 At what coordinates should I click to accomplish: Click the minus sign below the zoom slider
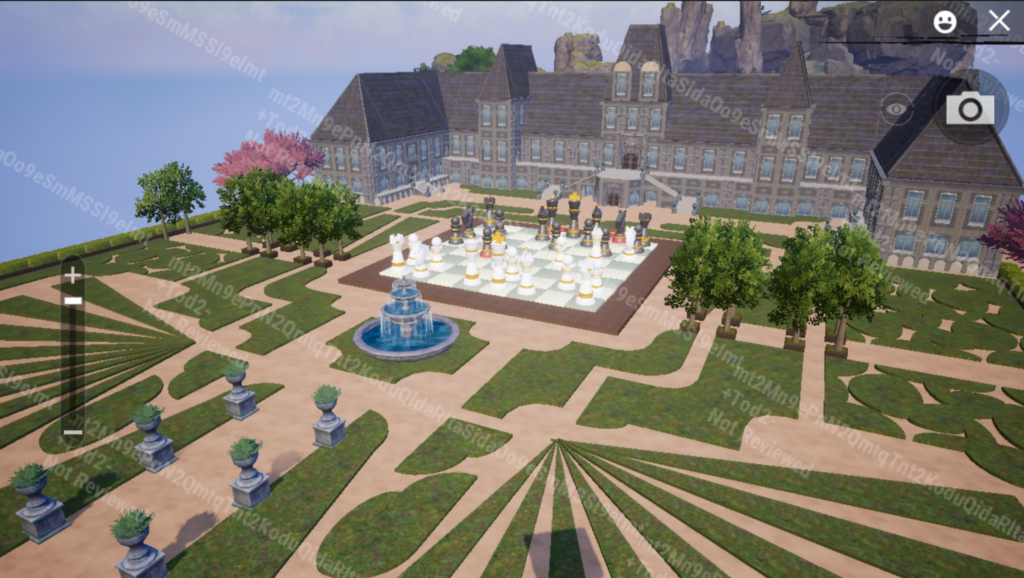click(73, 432)
